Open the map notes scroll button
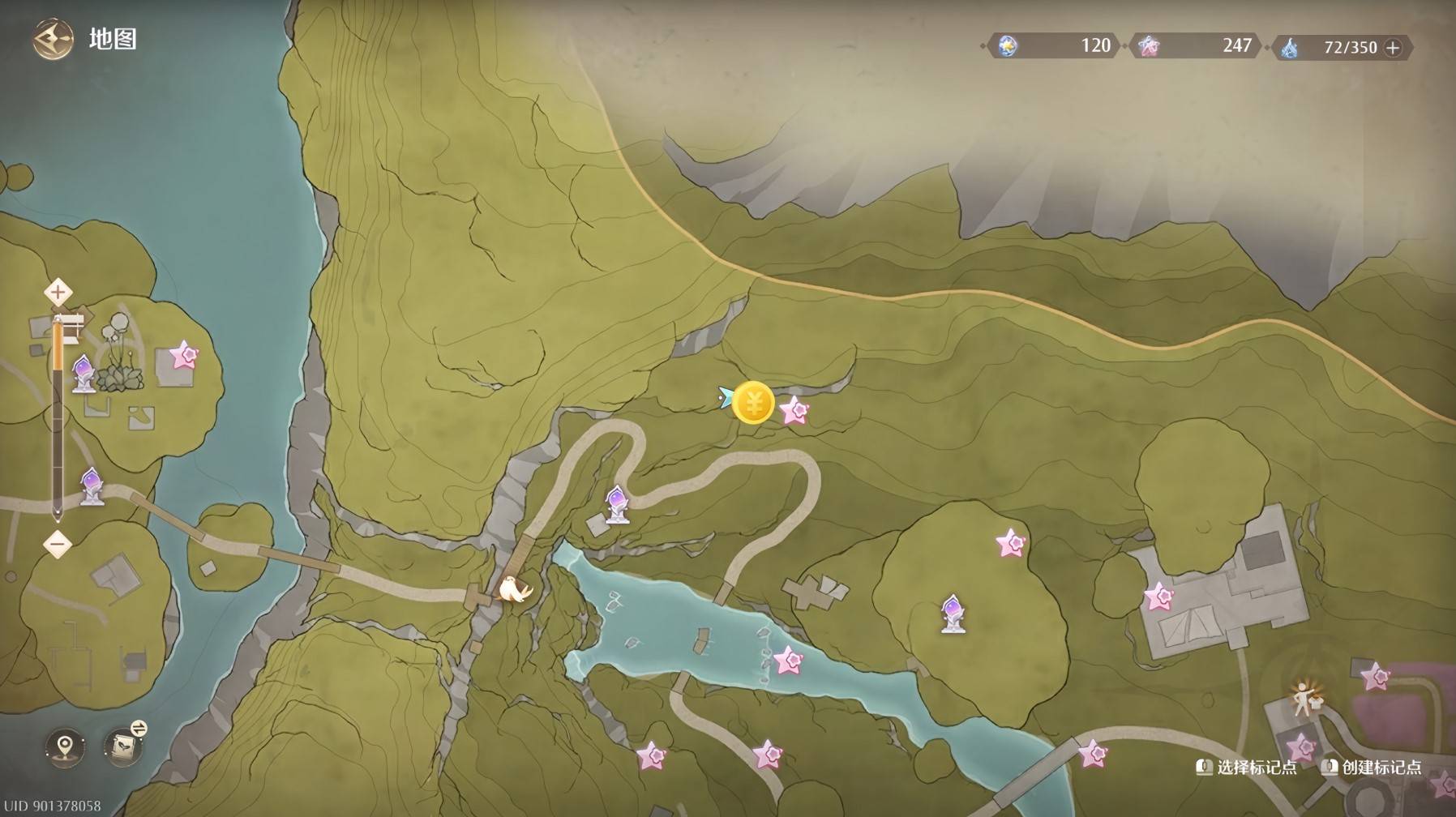Image resolution: width=1456 pixels, height=817 pixels. click(124, 746)
